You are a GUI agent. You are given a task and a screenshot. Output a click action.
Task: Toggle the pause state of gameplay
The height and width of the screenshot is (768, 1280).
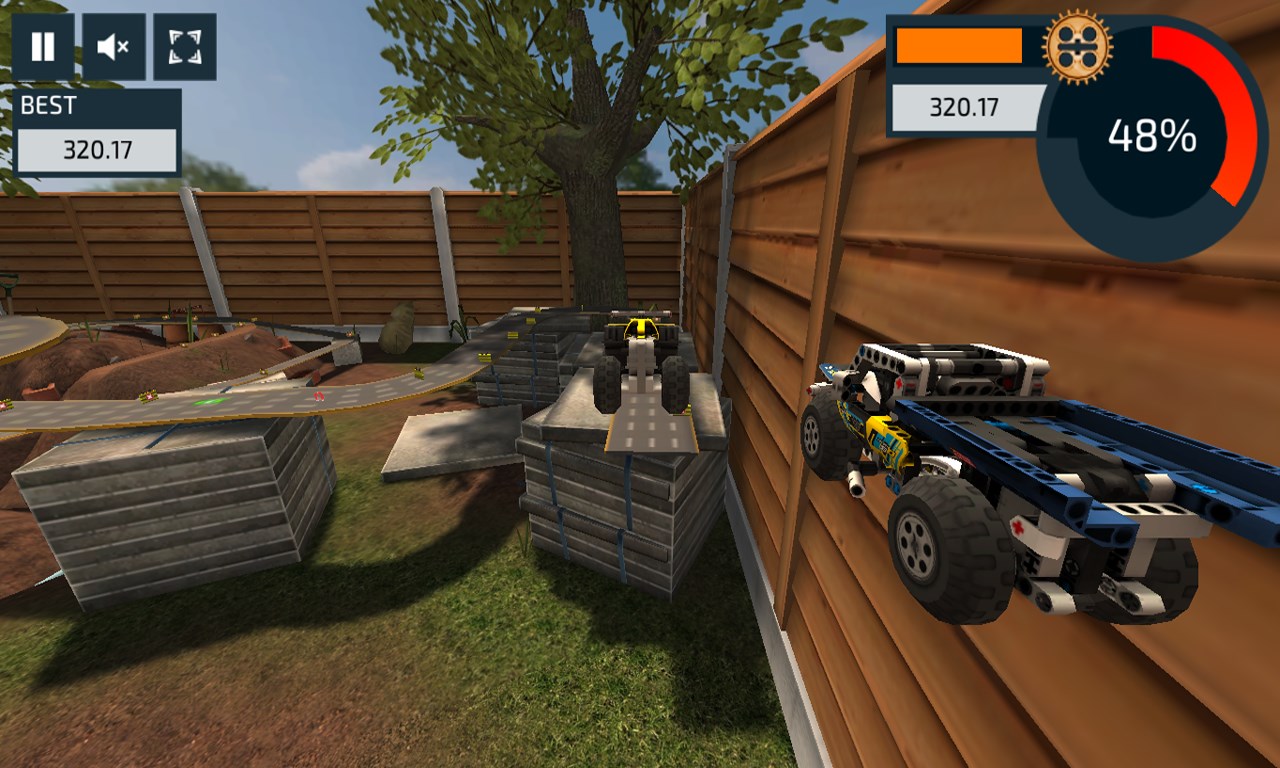[x=42, y=46]
